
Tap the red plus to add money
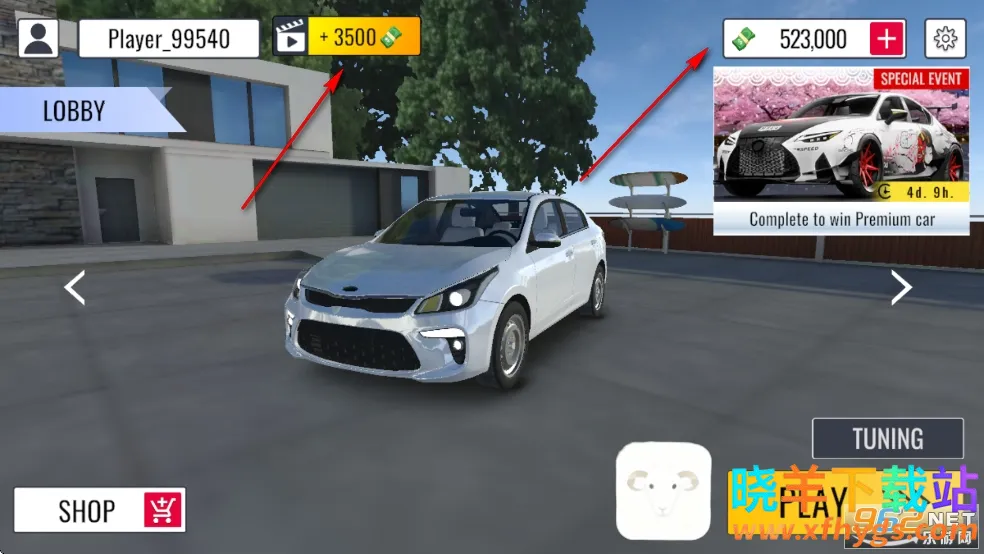887,39
